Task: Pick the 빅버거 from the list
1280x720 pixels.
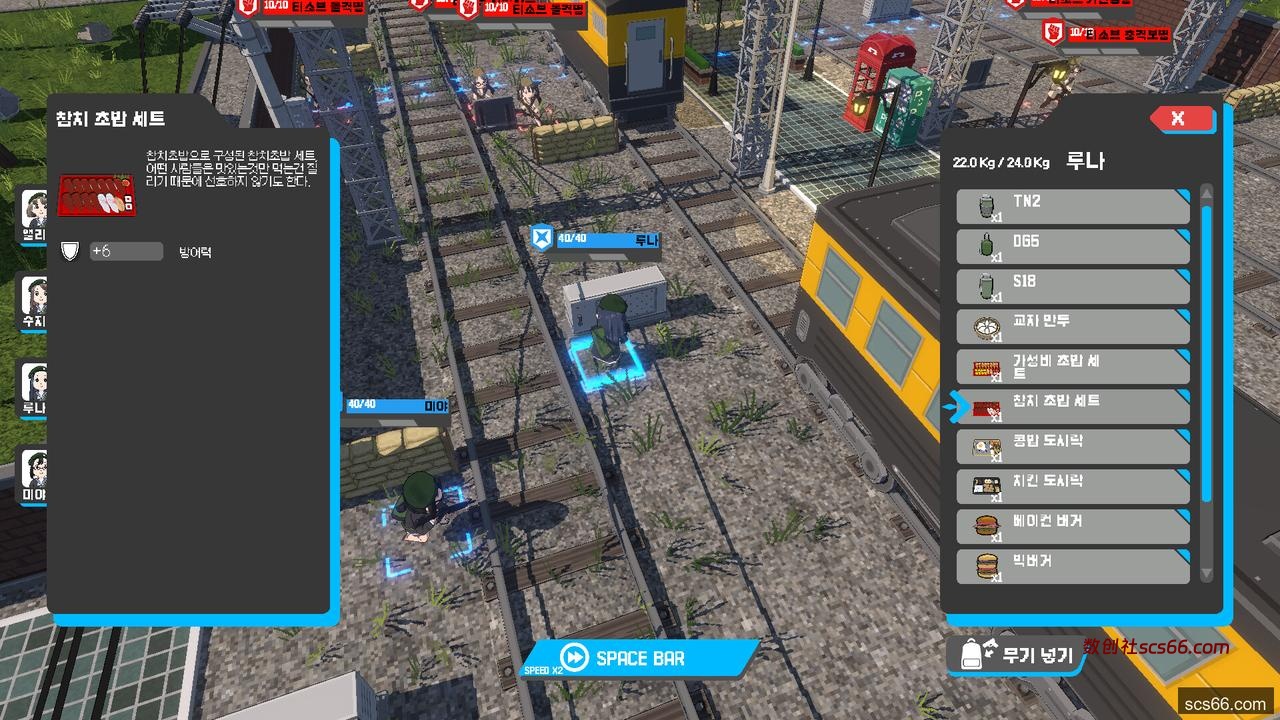Action: point(1073,567)
